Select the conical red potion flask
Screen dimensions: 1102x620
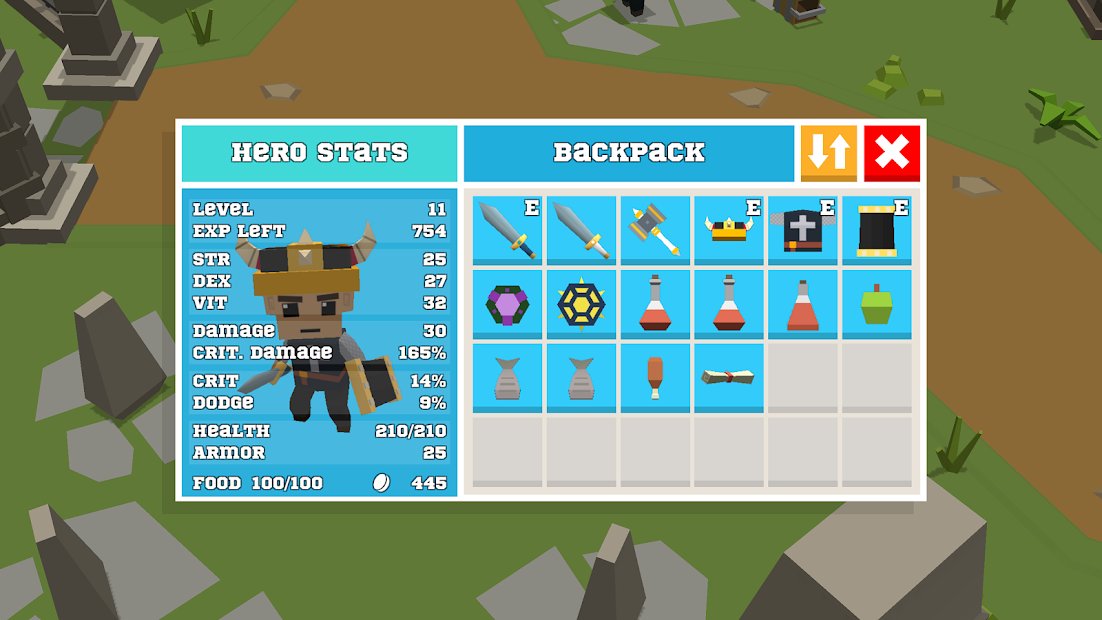point(803,304)
